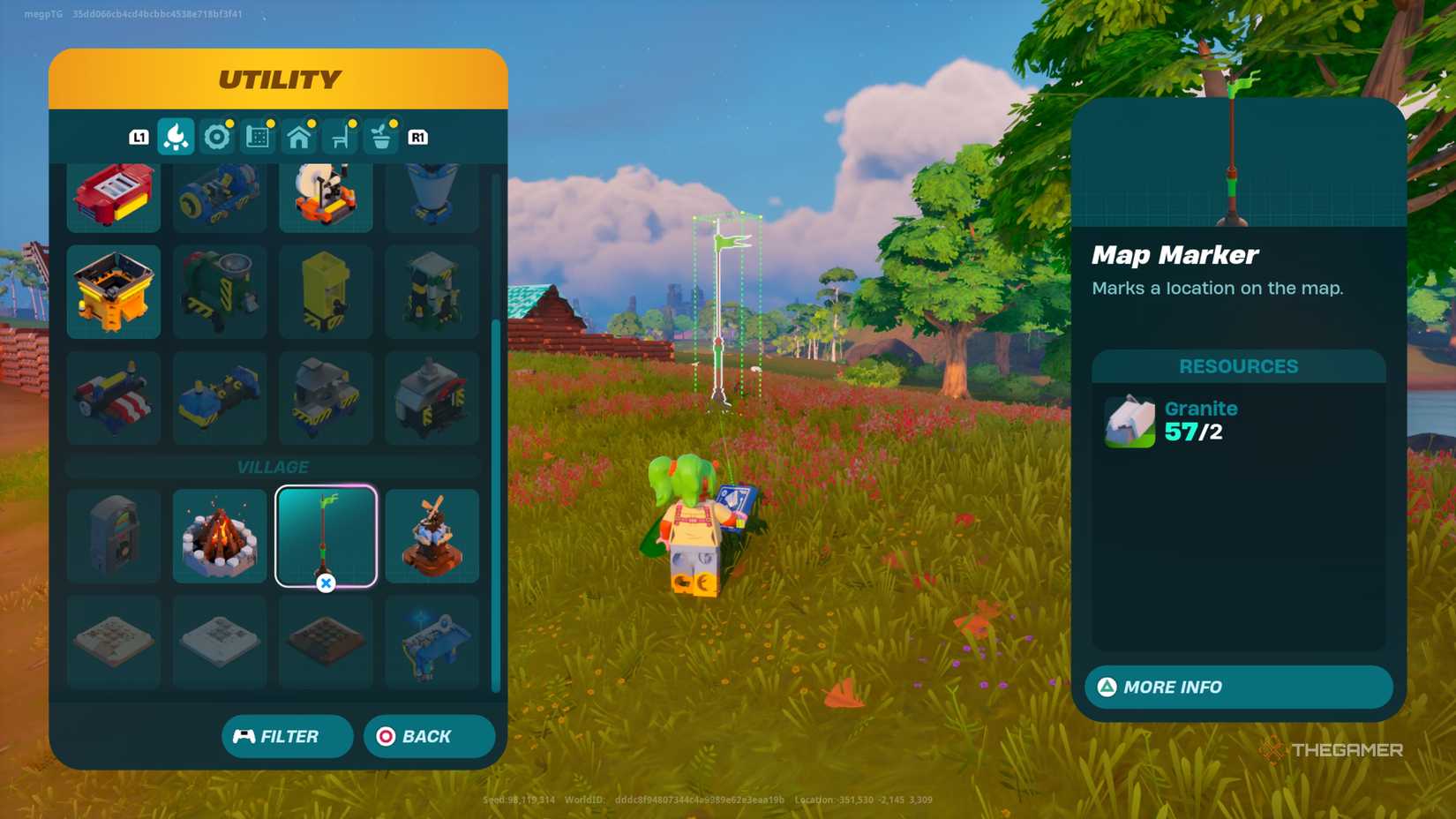
Task: Select the windmill village structure thumbnail
Action: pos(432,534)
